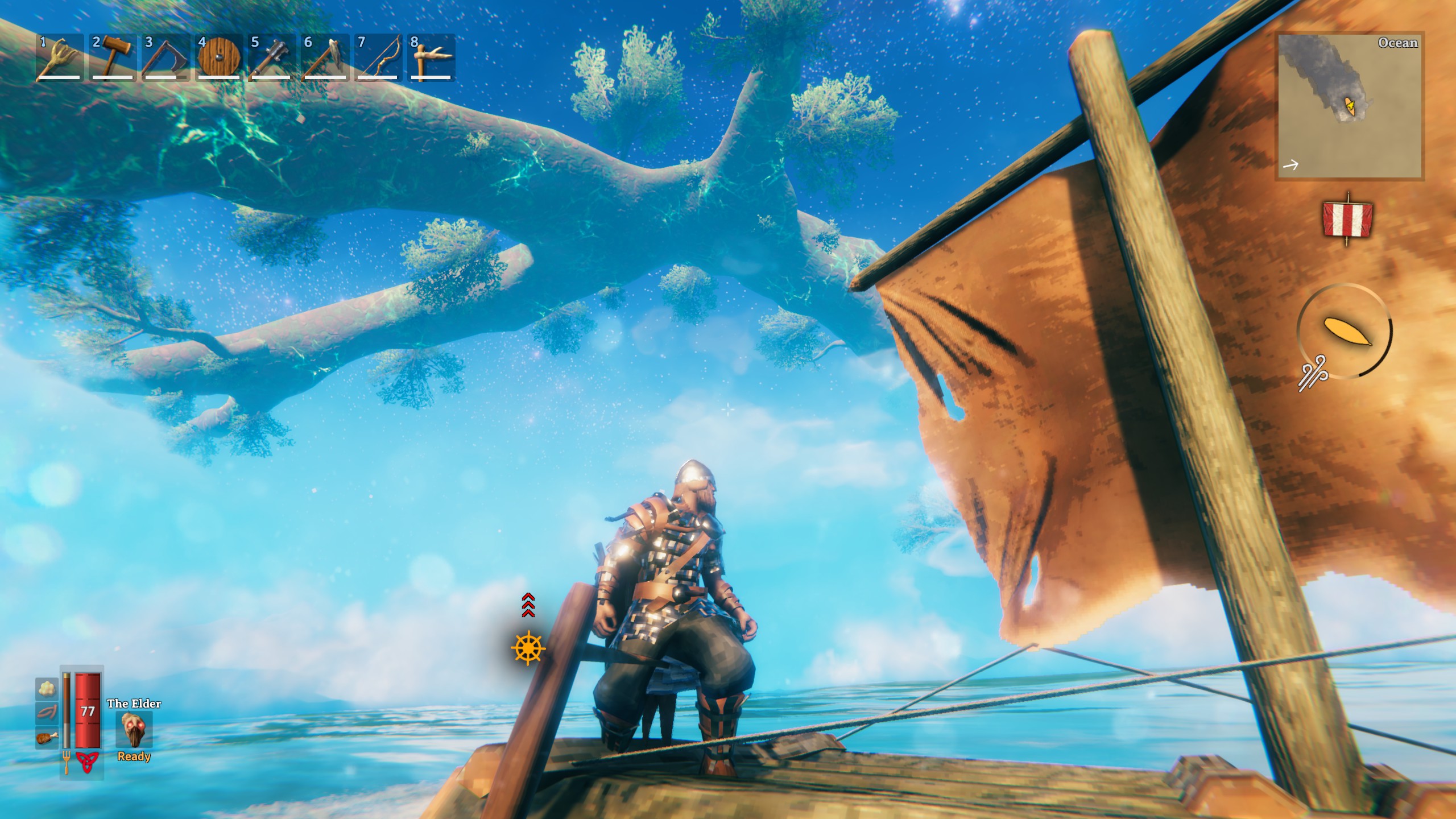Open the Ocean minimap
The width and height of the screenshot is (1456, 819).
click(1349, 106)
